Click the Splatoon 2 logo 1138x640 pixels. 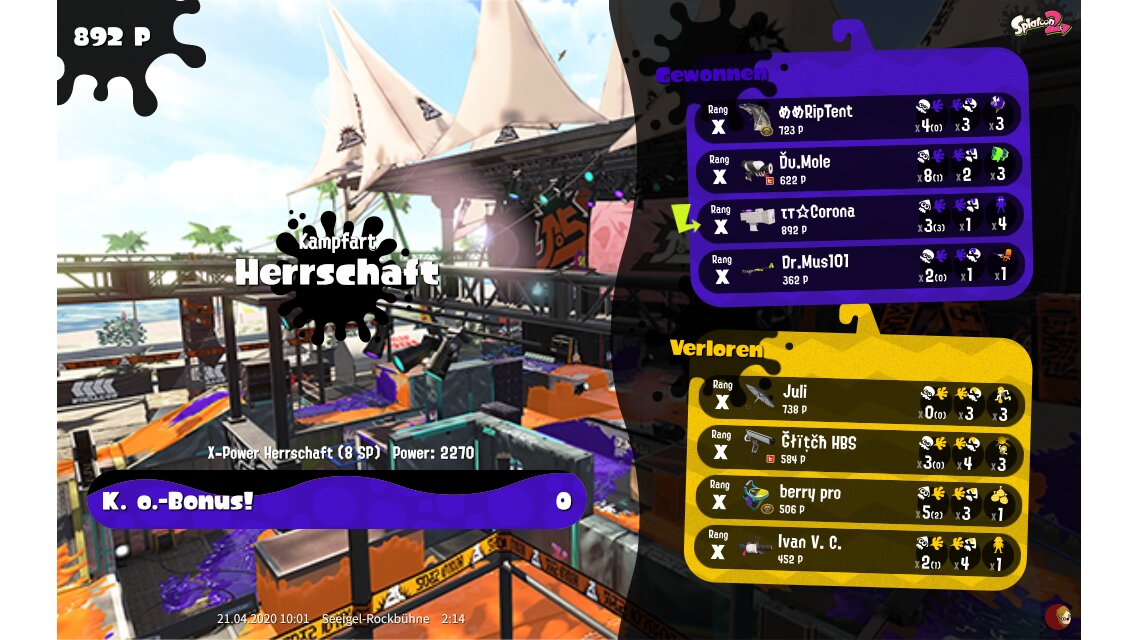coord(1040,24)
